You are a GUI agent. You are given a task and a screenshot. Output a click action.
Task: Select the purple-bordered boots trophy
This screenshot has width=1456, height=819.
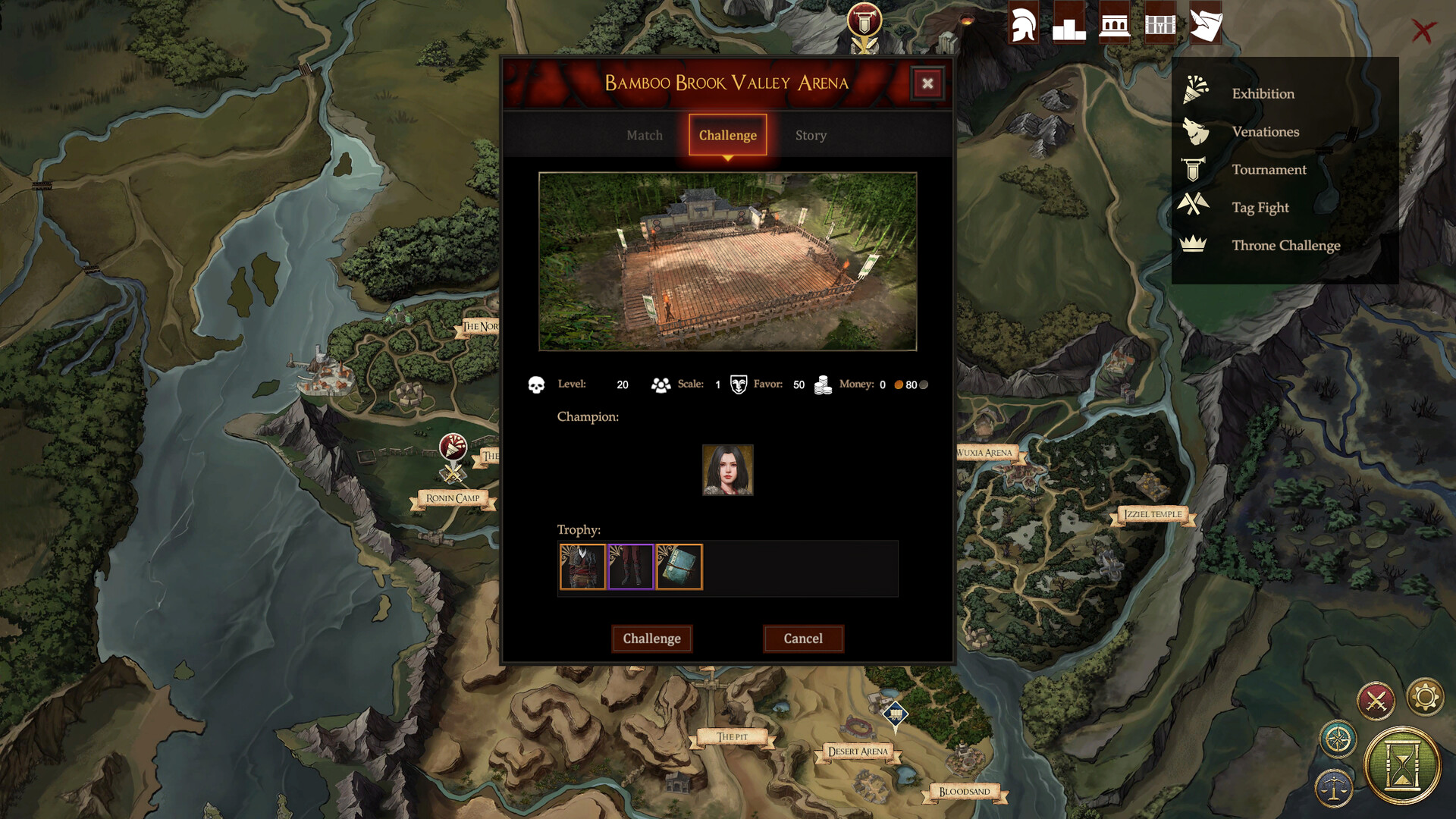pyautogui.click(x=630, y=566)
